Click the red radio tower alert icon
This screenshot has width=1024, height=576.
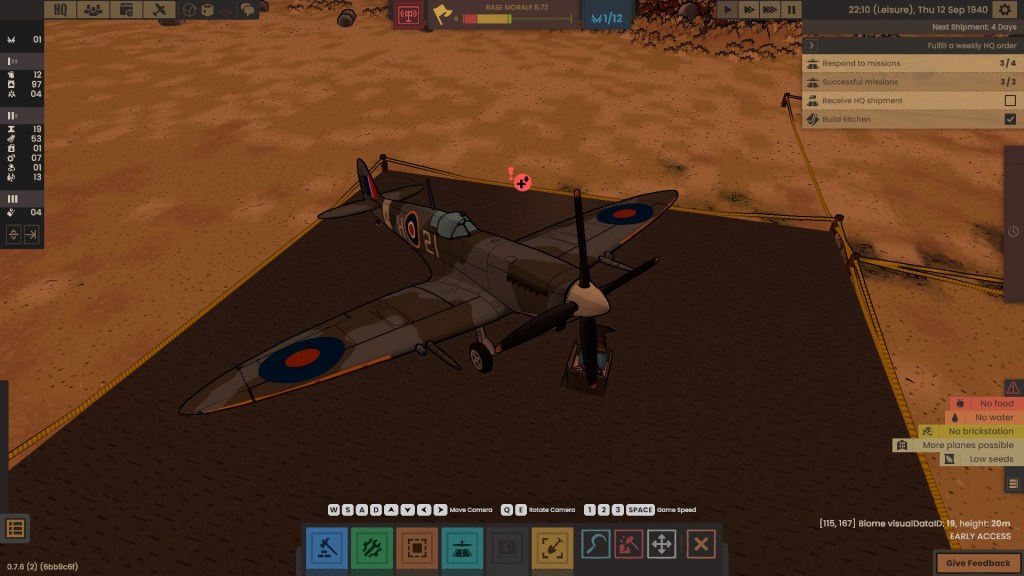click(x=408, y=17)
